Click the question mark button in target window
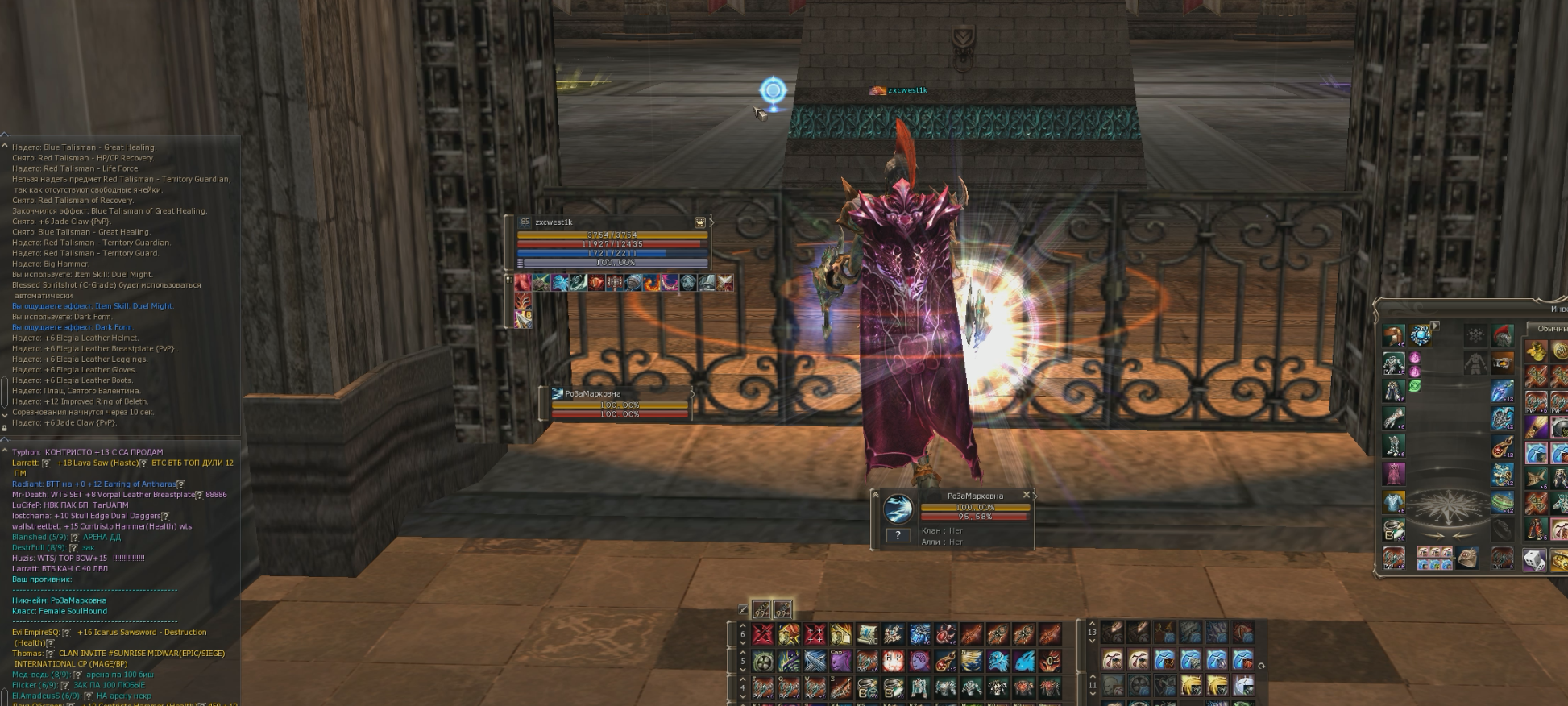Screen dimensions: 1568x706 click(898, 534)
